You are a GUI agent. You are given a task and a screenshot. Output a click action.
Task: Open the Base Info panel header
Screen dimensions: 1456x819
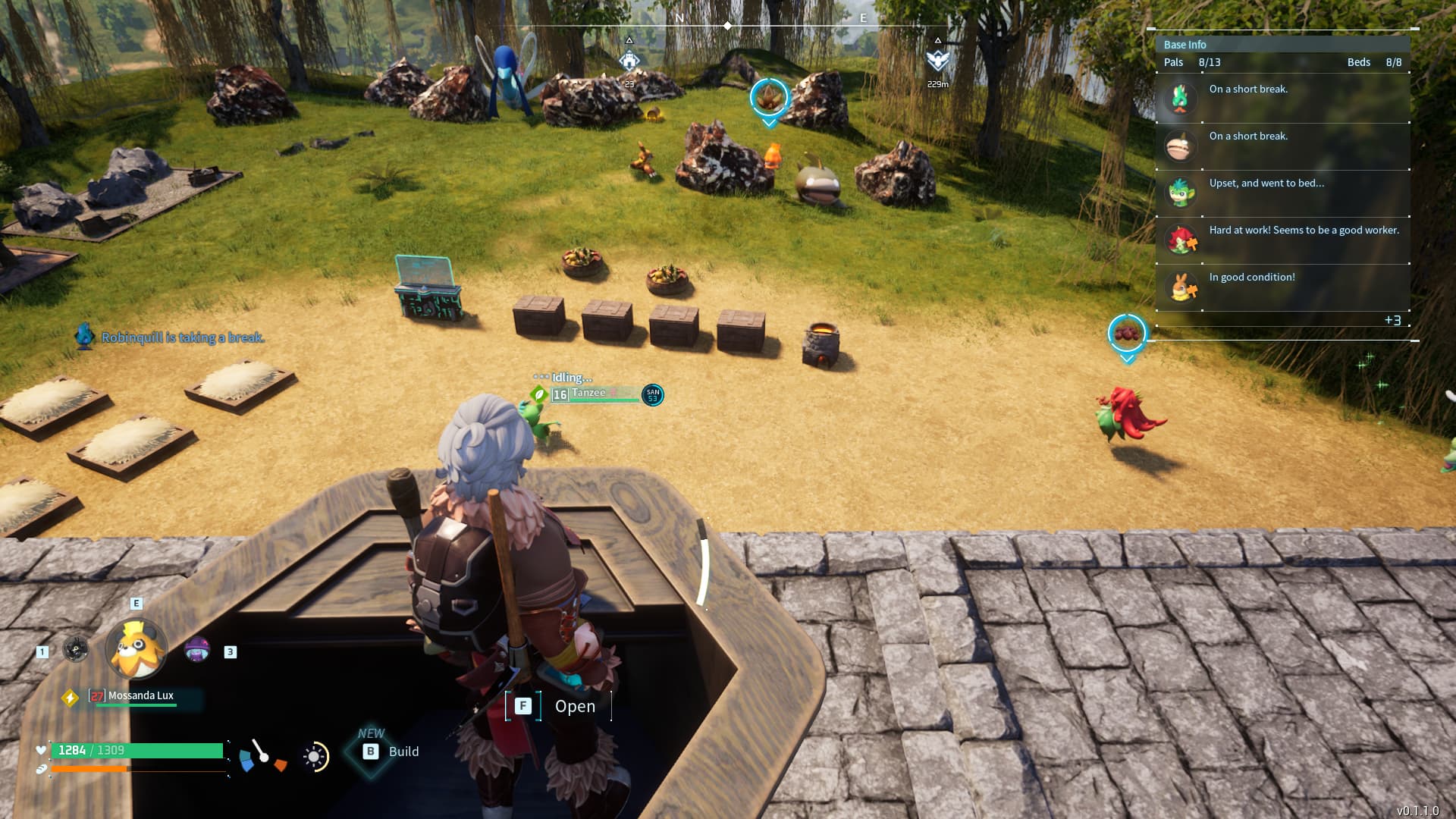(x=1185, y=45)
